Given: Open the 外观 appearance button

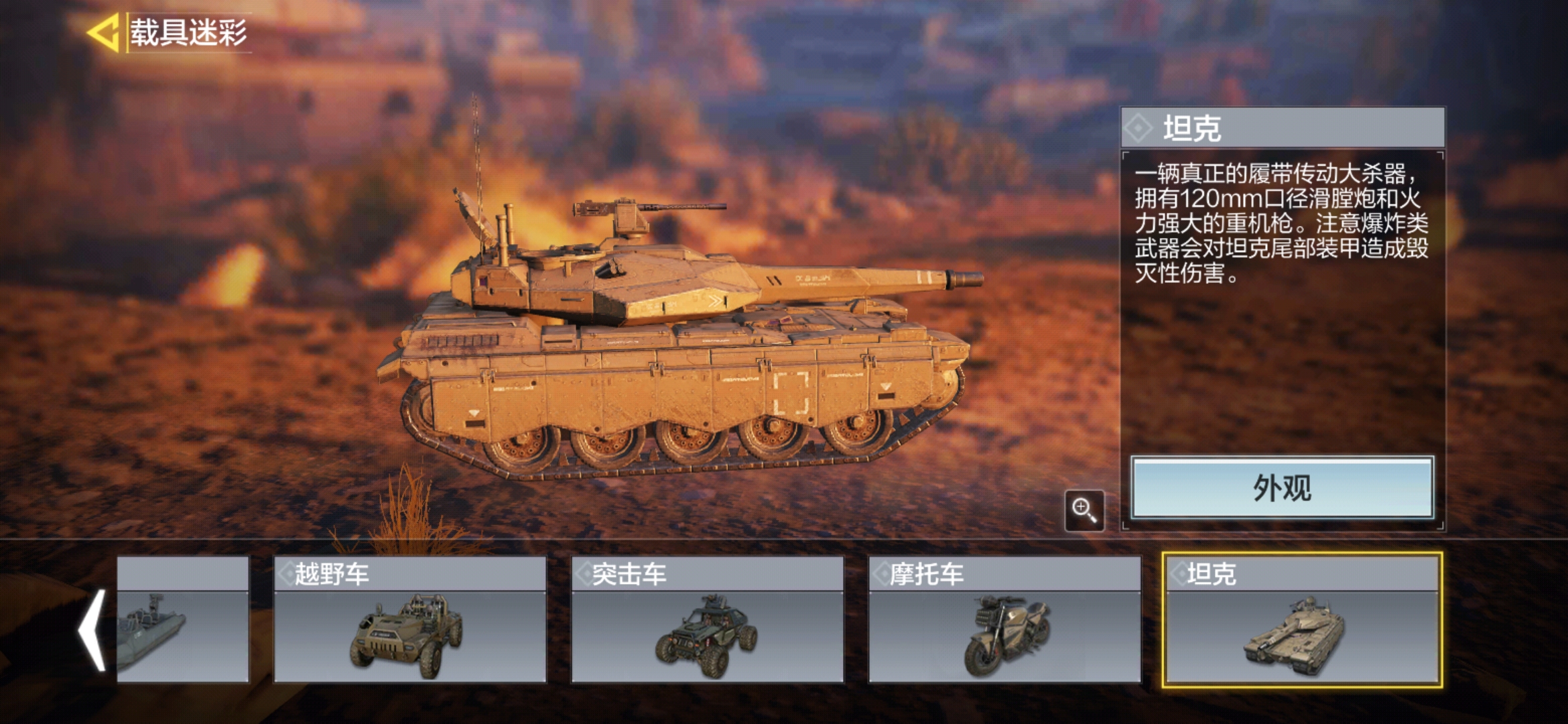Looking at the screenshot, I should pos(1282,488).
